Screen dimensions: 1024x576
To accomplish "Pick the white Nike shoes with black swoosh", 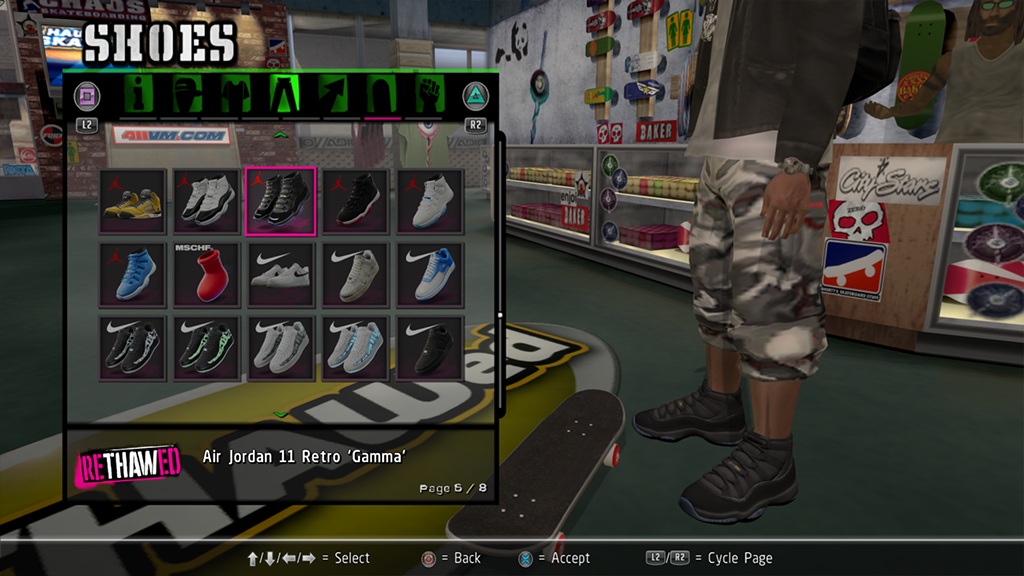I will pyautogui.click(x=281, y=275).
